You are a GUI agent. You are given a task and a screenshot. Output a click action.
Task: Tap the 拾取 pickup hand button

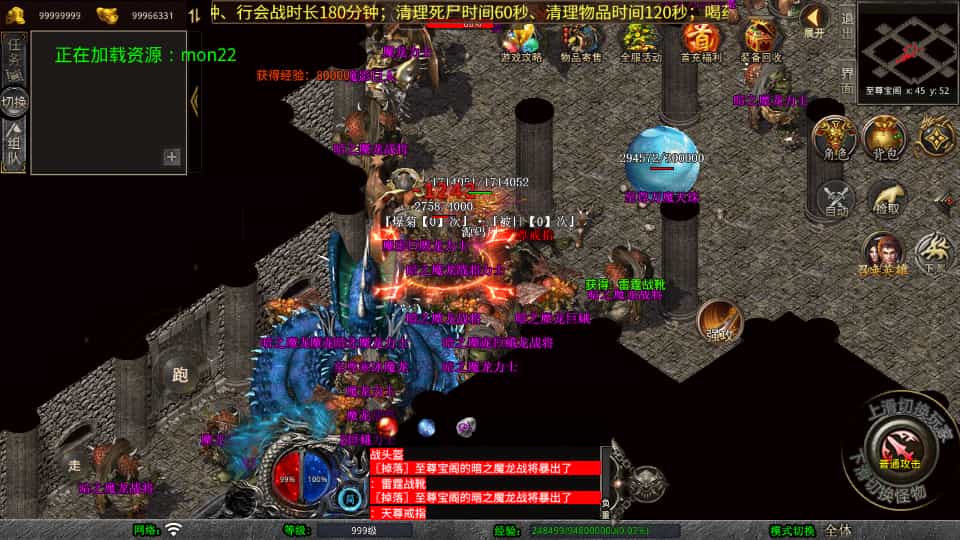coord(886,200)
